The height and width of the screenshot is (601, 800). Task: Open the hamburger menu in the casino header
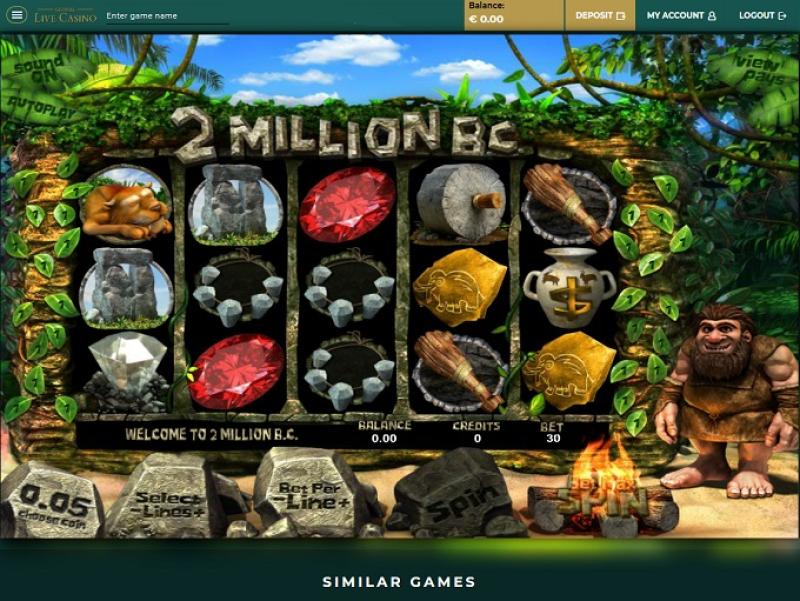17,16
